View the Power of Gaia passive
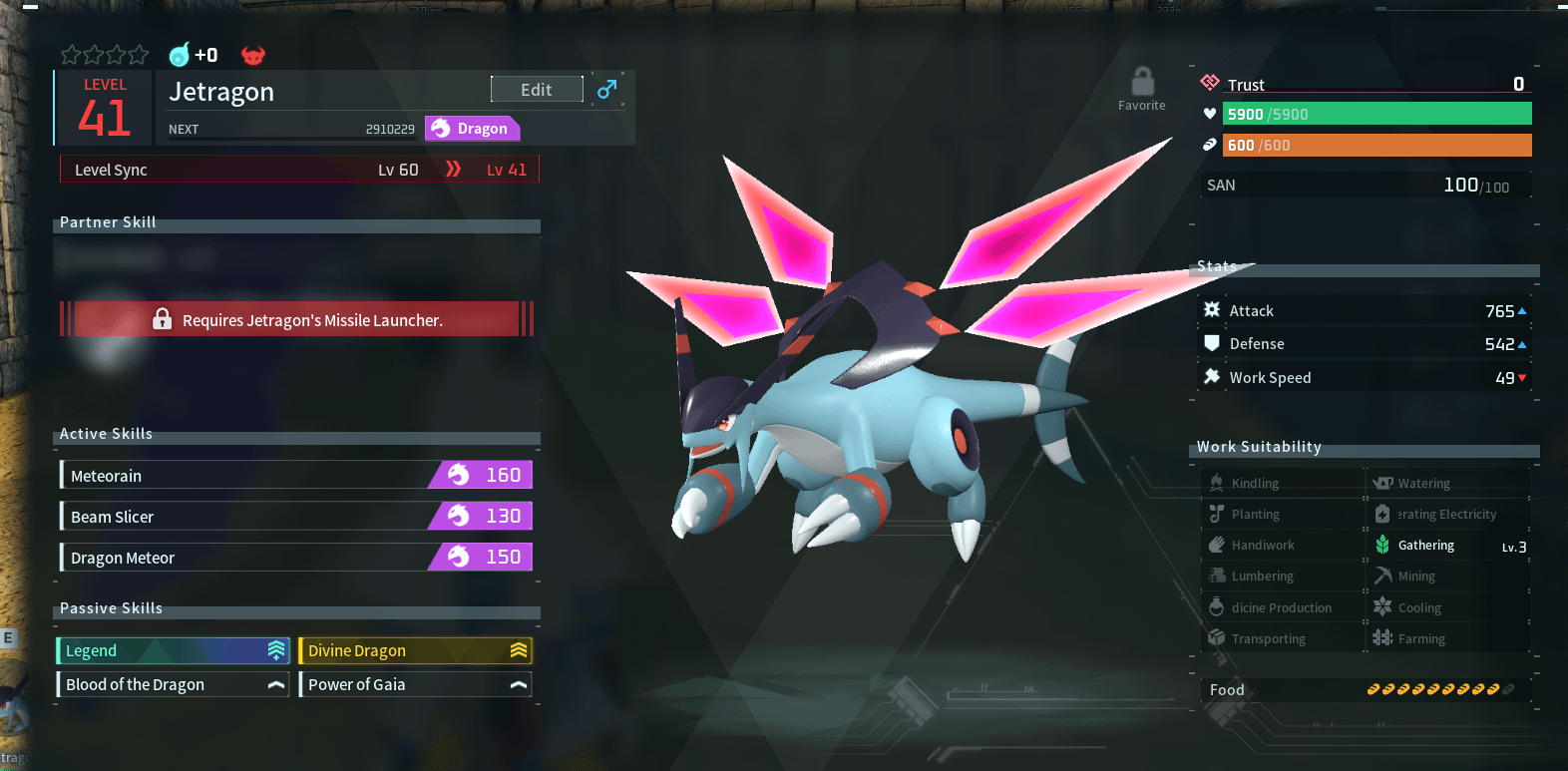This screenshot has height=771, width=1568. pyautogui.click(x=415, y=684)
